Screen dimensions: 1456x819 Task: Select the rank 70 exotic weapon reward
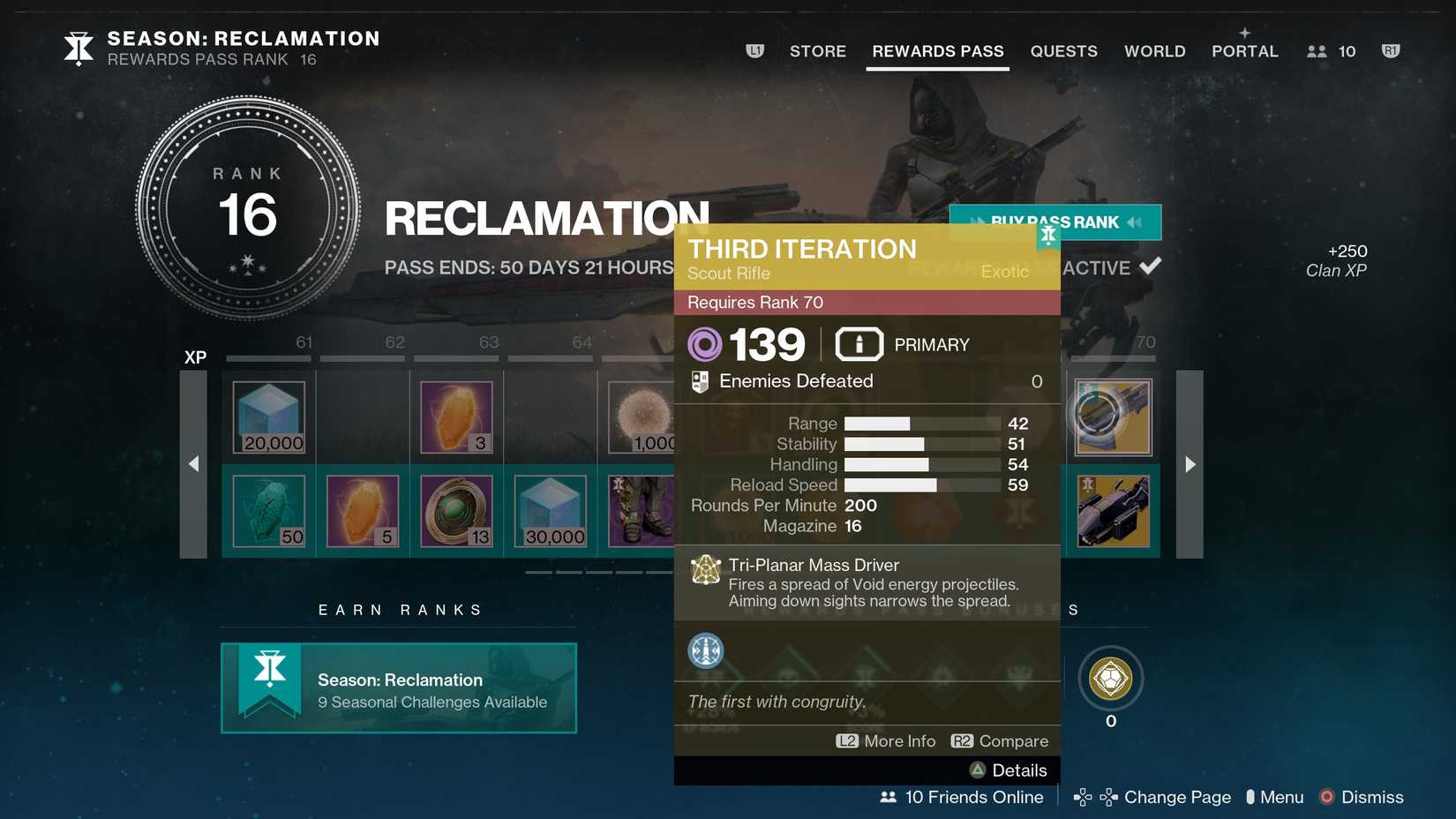click(x=1113, y=417)
